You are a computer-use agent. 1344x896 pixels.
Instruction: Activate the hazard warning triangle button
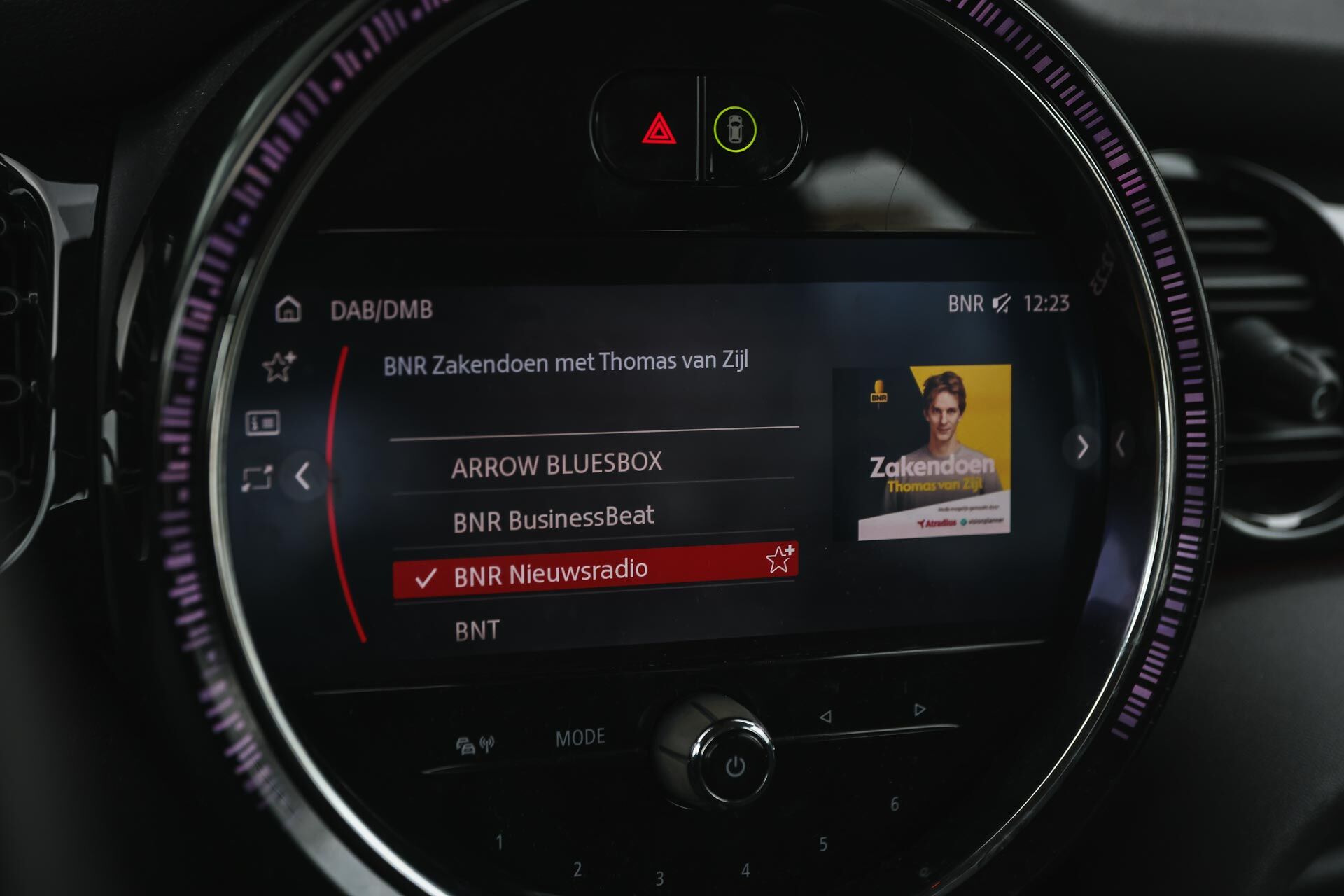(659, 129)
